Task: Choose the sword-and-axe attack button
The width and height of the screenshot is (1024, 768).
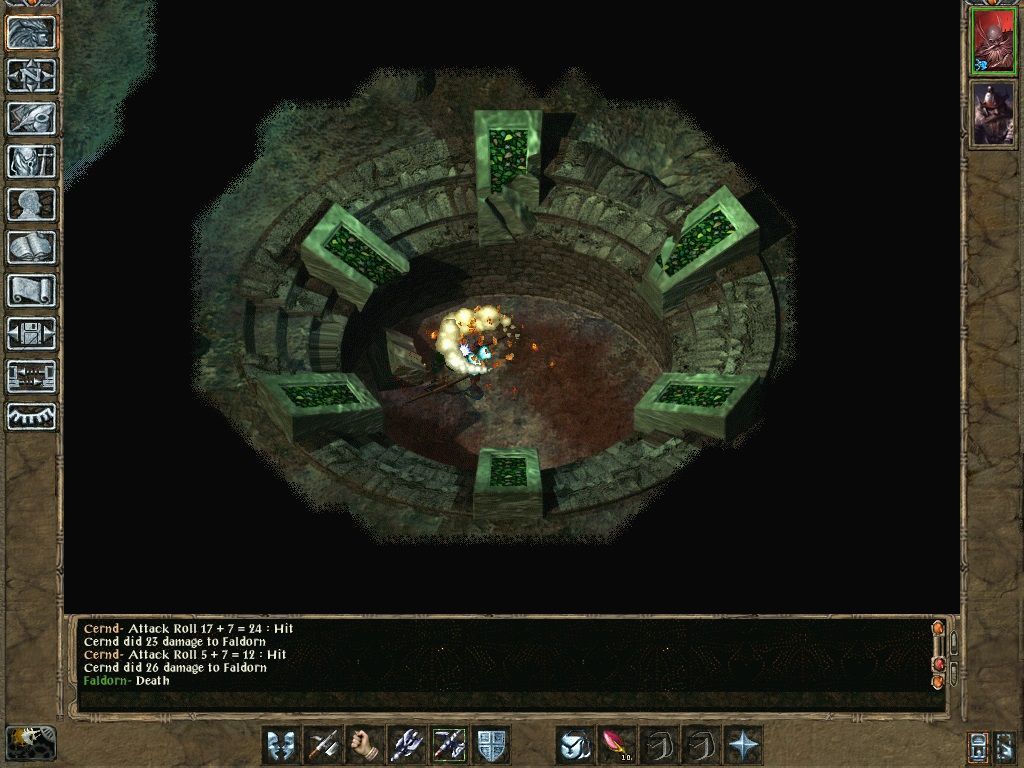Action: [323, 745]
